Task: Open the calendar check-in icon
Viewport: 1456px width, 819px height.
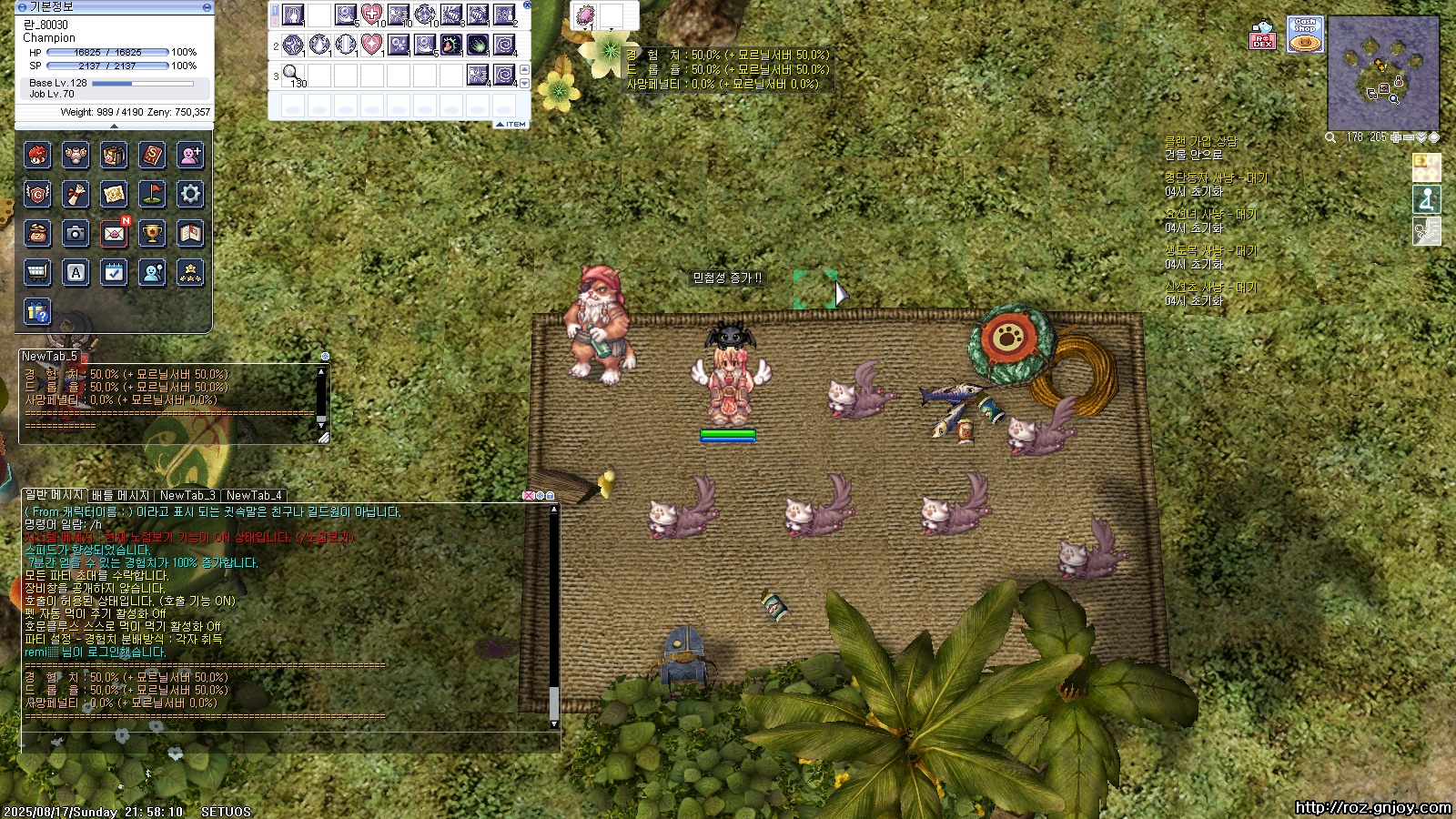Action: (114, 272)
